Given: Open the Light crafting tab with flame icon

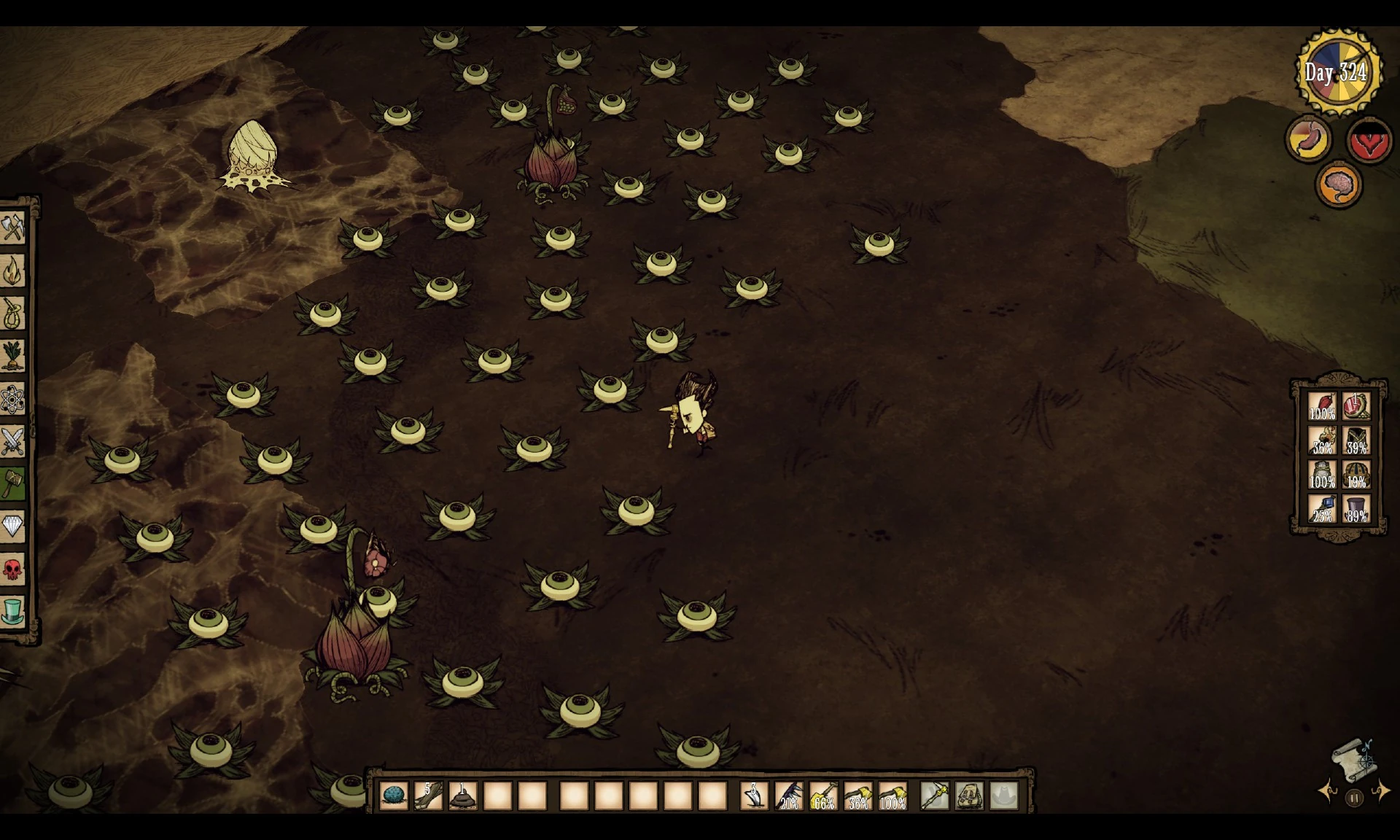Looking at the screenshot, I should (12, 271).
